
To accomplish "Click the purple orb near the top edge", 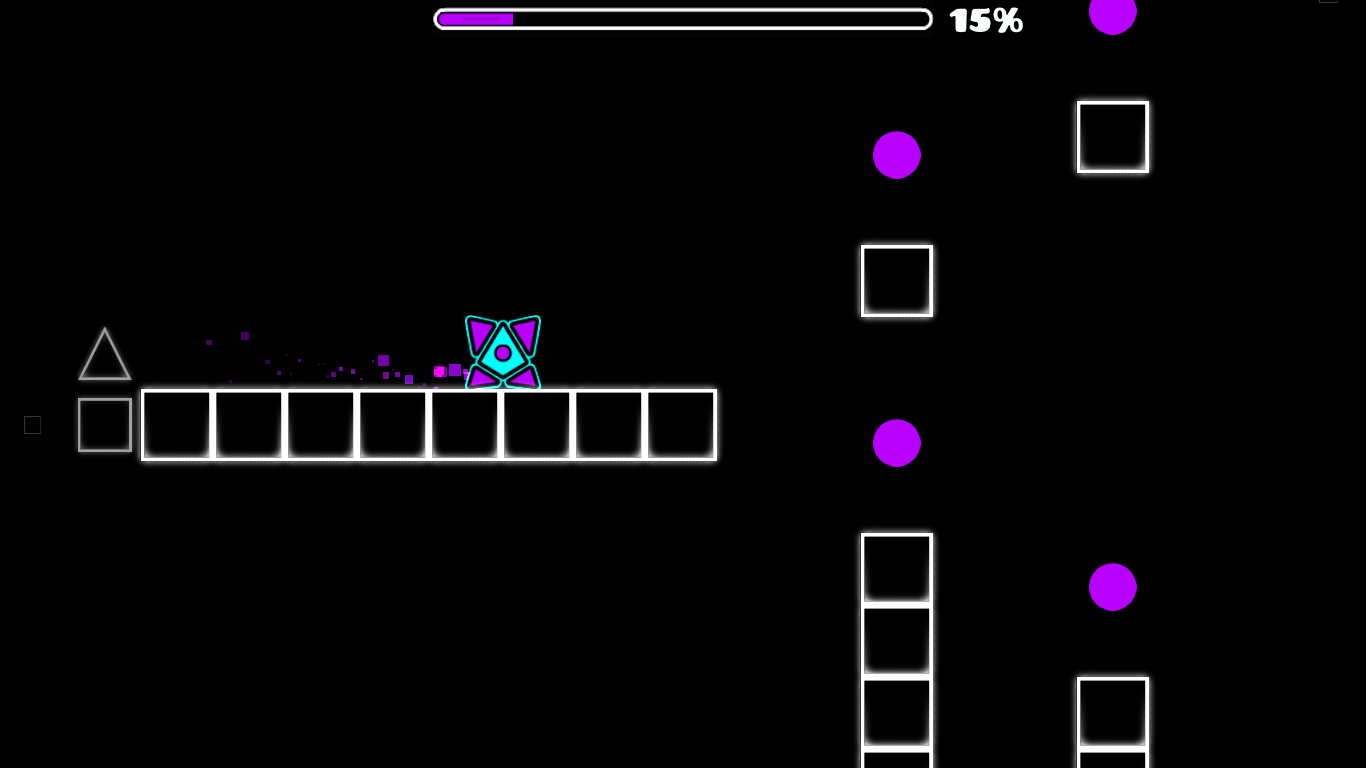I will click(1112, 15).
